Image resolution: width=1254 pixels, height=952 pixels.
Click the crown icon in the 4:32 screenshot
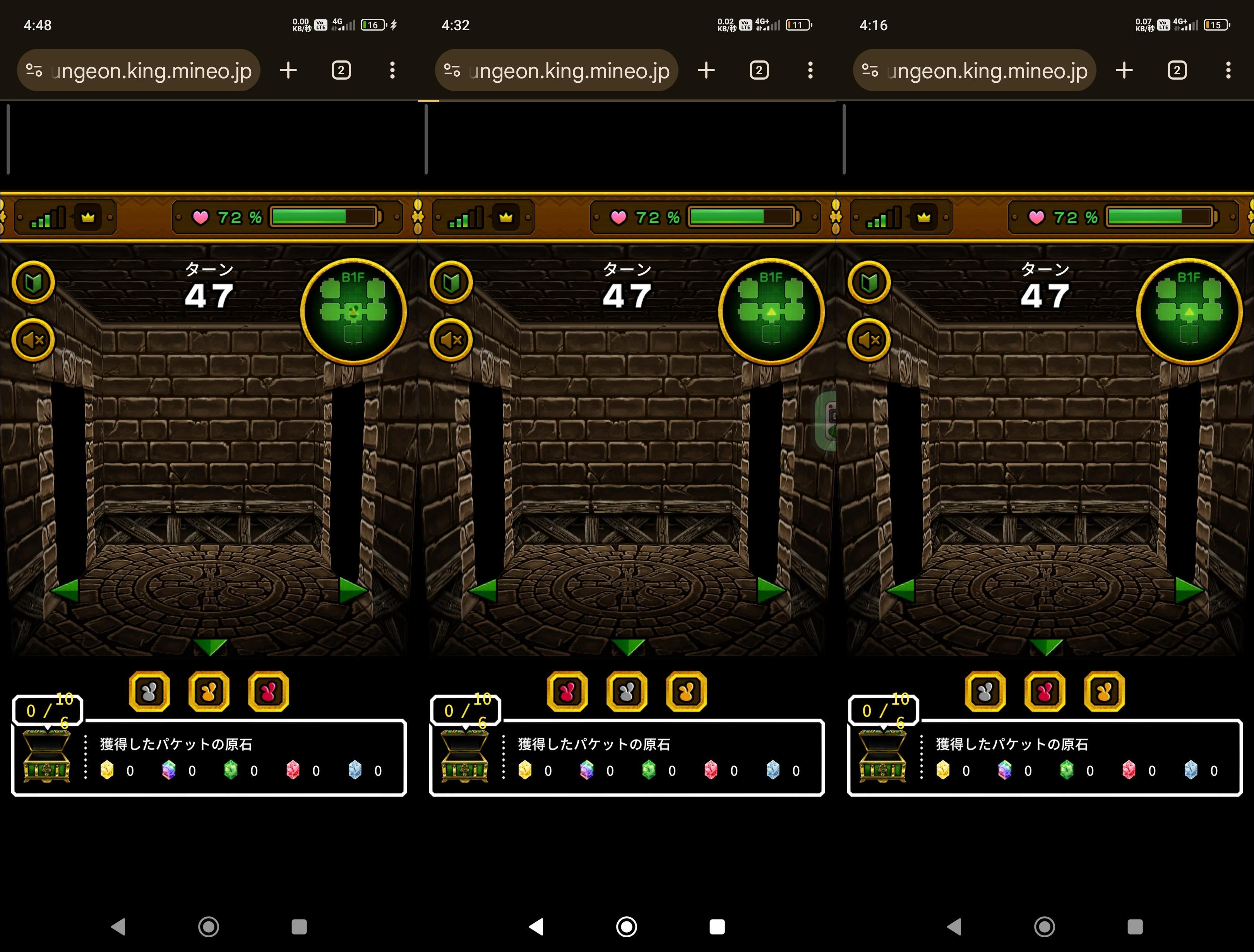point(506,217)
